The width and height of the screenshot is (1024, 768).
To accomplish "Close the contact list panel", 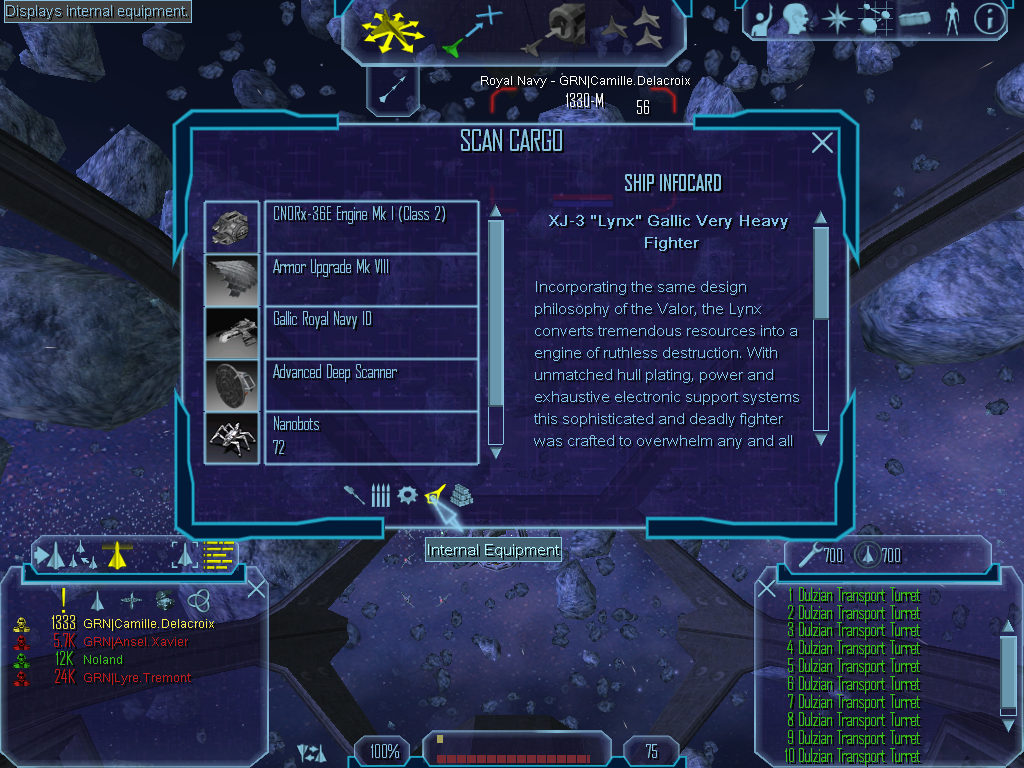I will (256, 588).
